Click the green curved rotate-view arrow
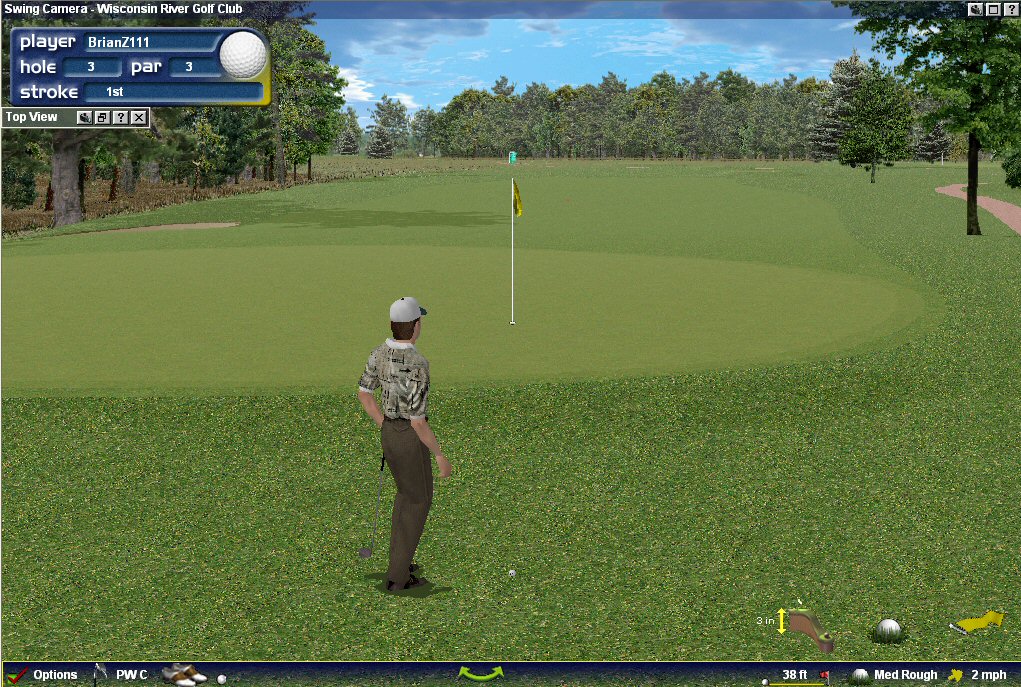The height and width of the screenshot is (687, 1021). pyautogui.click(x=480, y=674)
